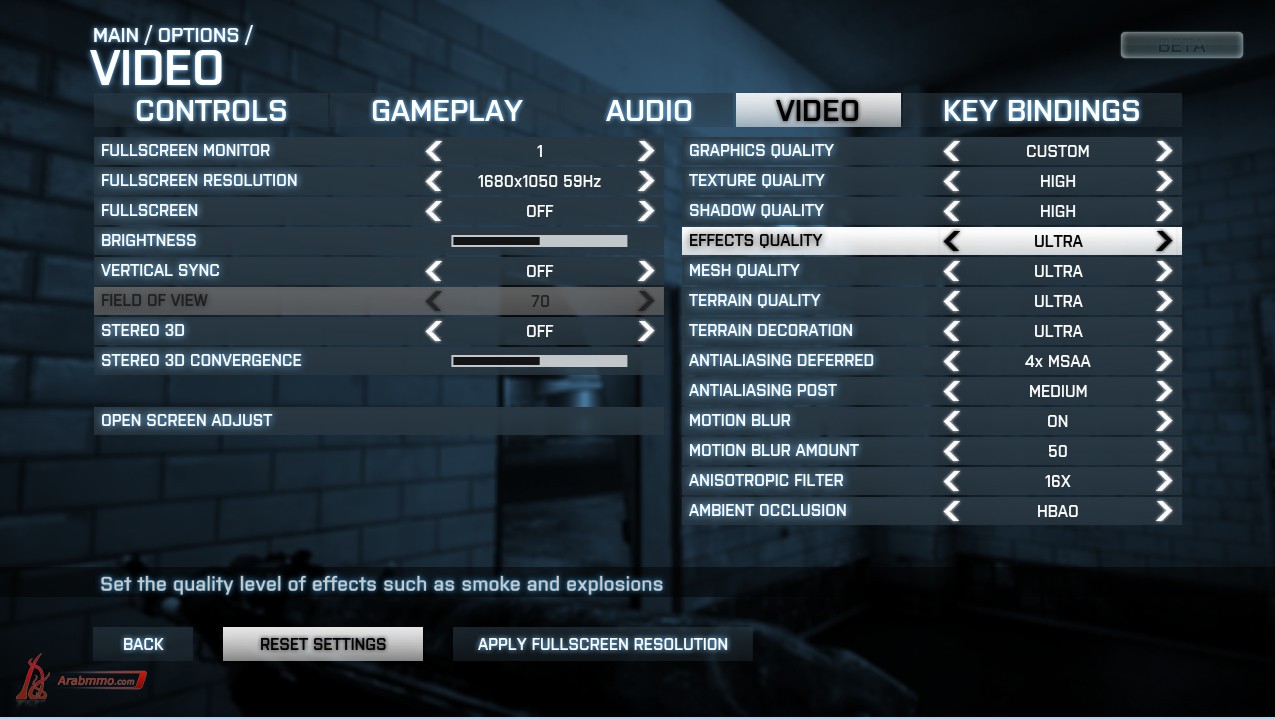Set the Stereo 3D Convergence slider

(539, 361)
